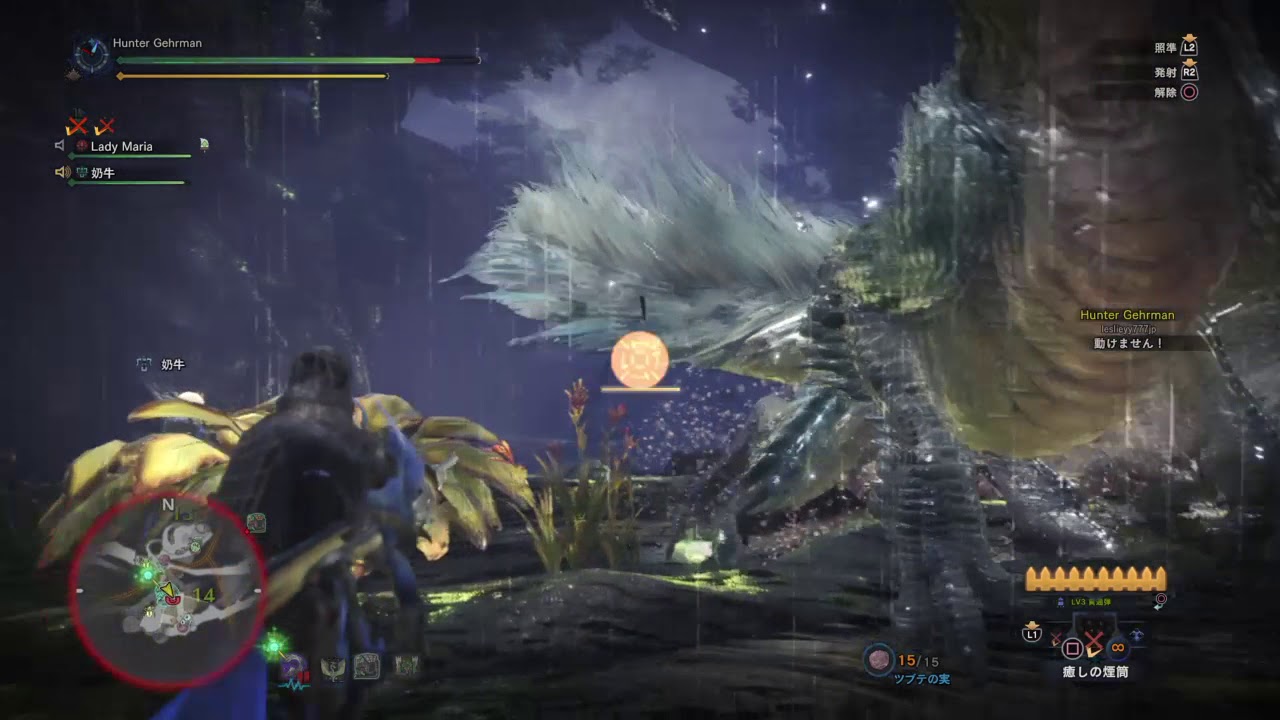Select party member Lady Maria
Viewport: 1280px width, 720px height.
tap(121, 147)
